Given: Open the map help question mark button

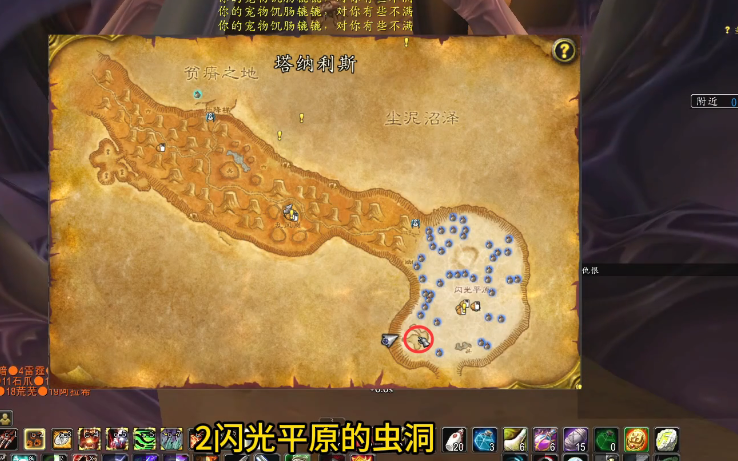Looking at the screenshot, I should 564,51.
